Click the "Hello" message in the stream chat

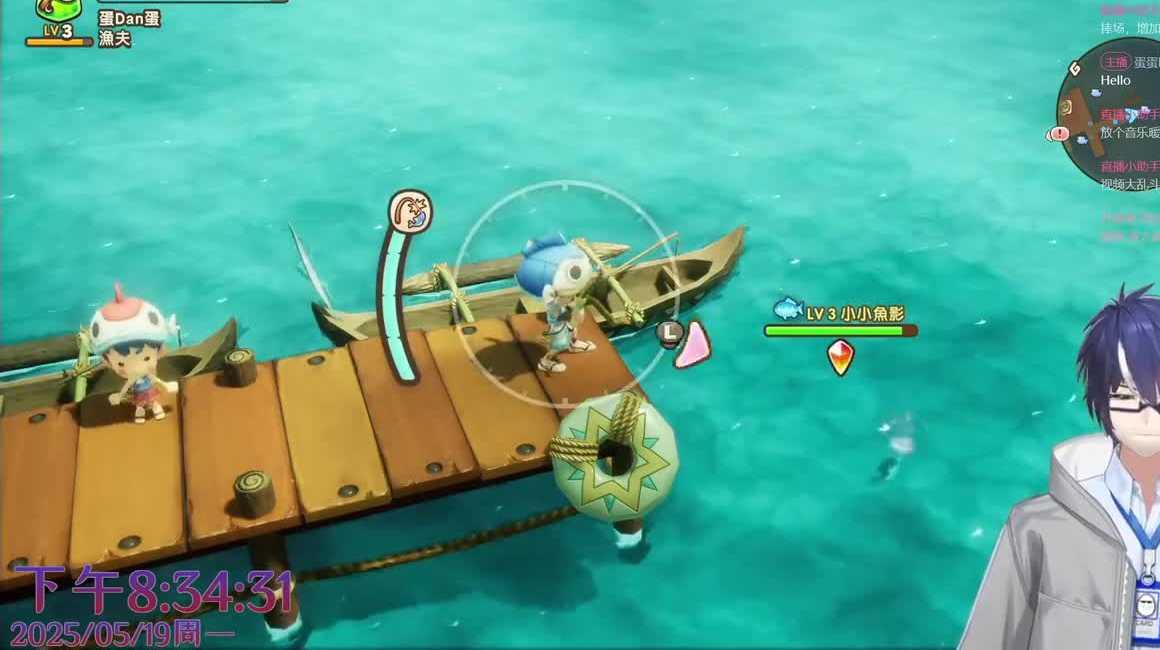click(x=1115, y=80)
